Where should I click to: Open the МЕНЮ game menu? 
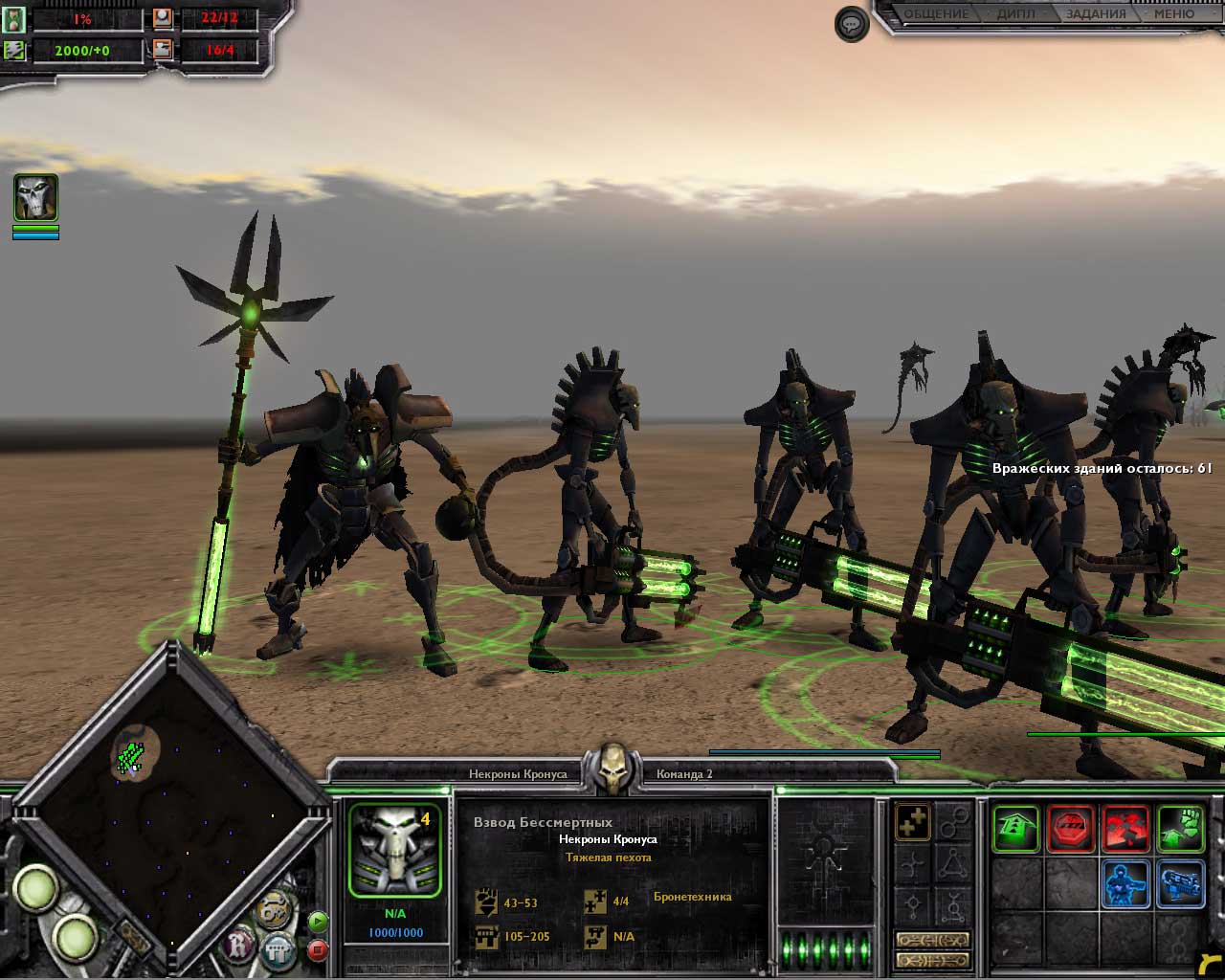tap(1173, 14)
